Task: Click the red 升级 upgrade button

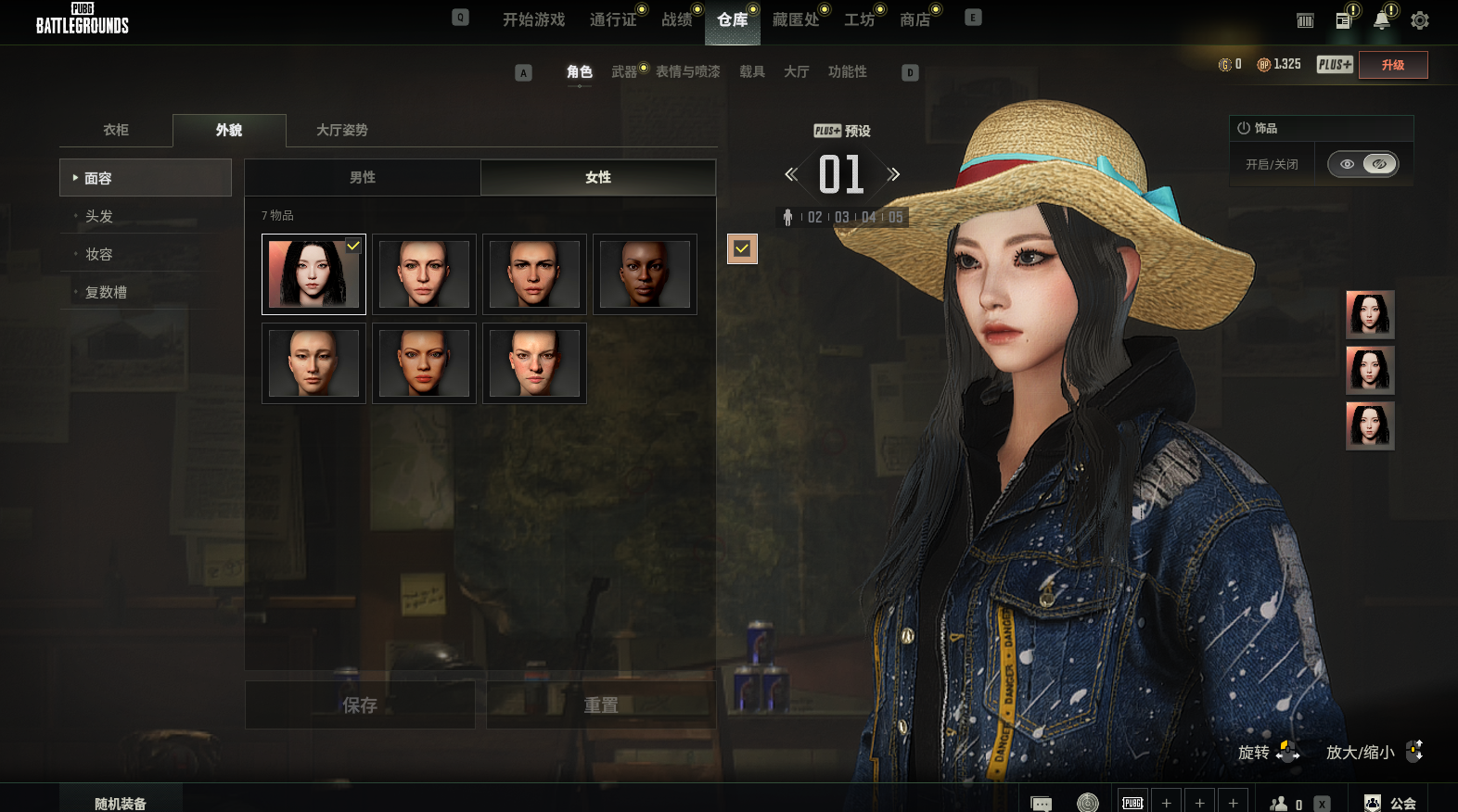Action: point(1392,65)
